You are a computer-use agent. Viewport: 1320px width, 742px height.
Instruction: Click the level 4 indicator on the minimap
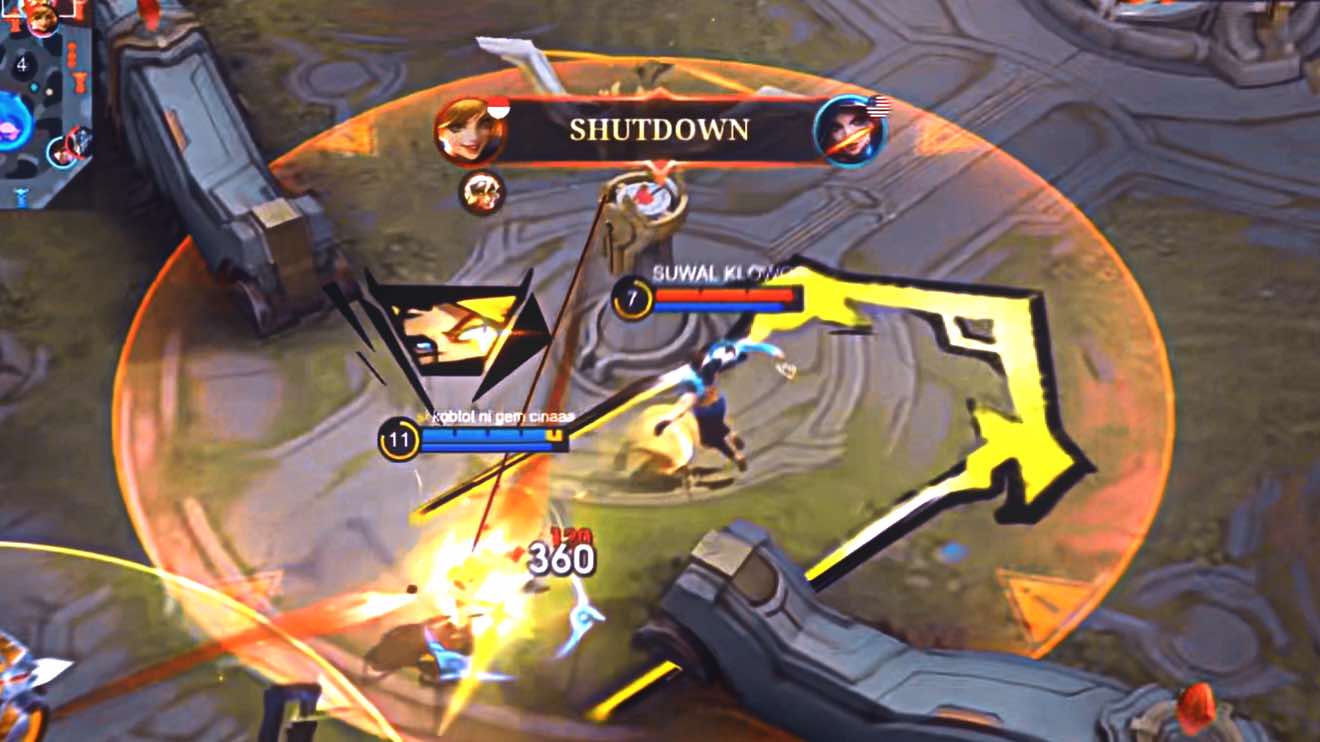tap(21, 64)
